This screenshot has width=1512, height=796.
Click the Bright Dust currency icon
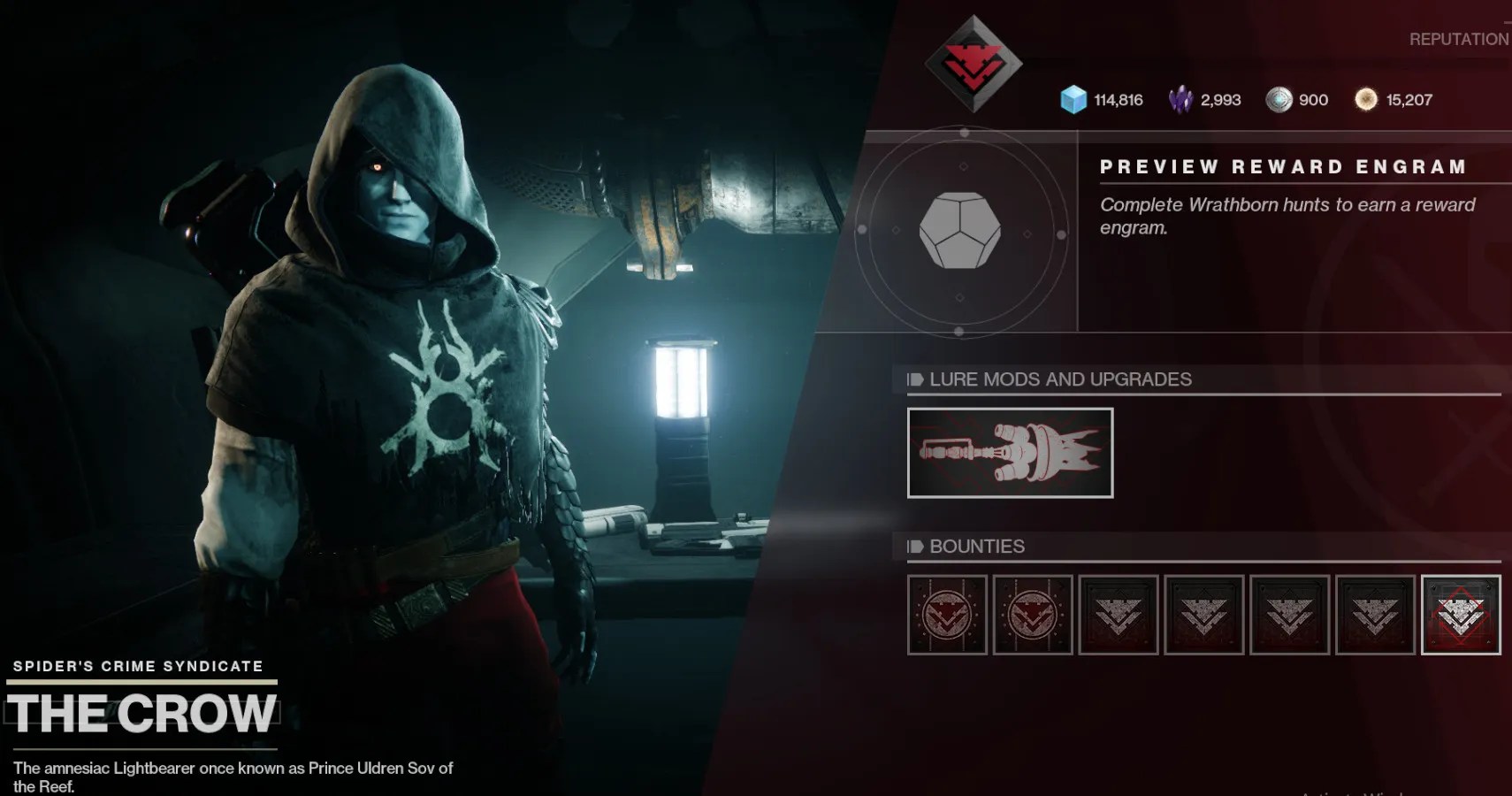click(1366, 99)
